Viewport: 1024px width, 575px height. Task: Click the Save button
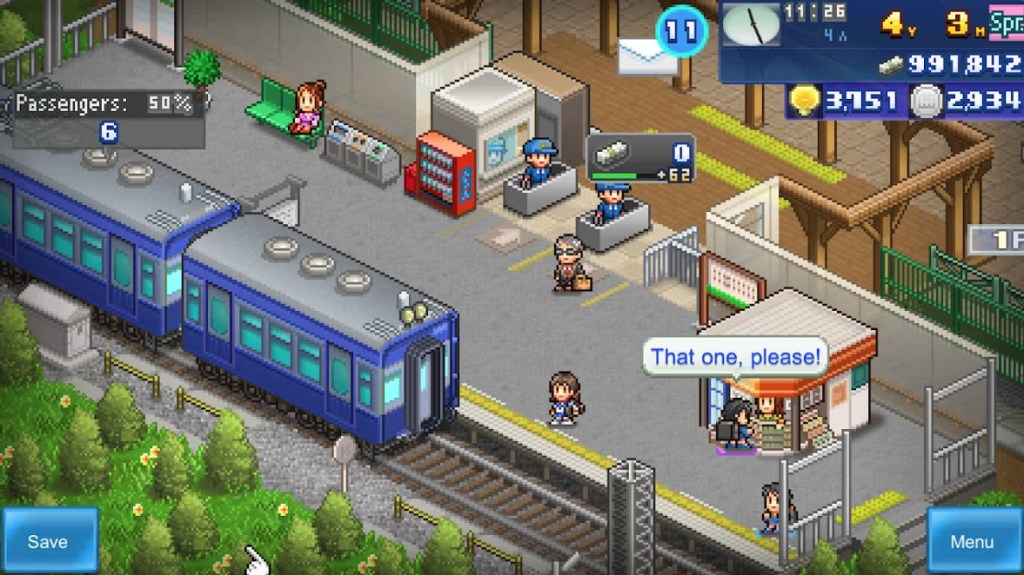click(x=49, y=540)
